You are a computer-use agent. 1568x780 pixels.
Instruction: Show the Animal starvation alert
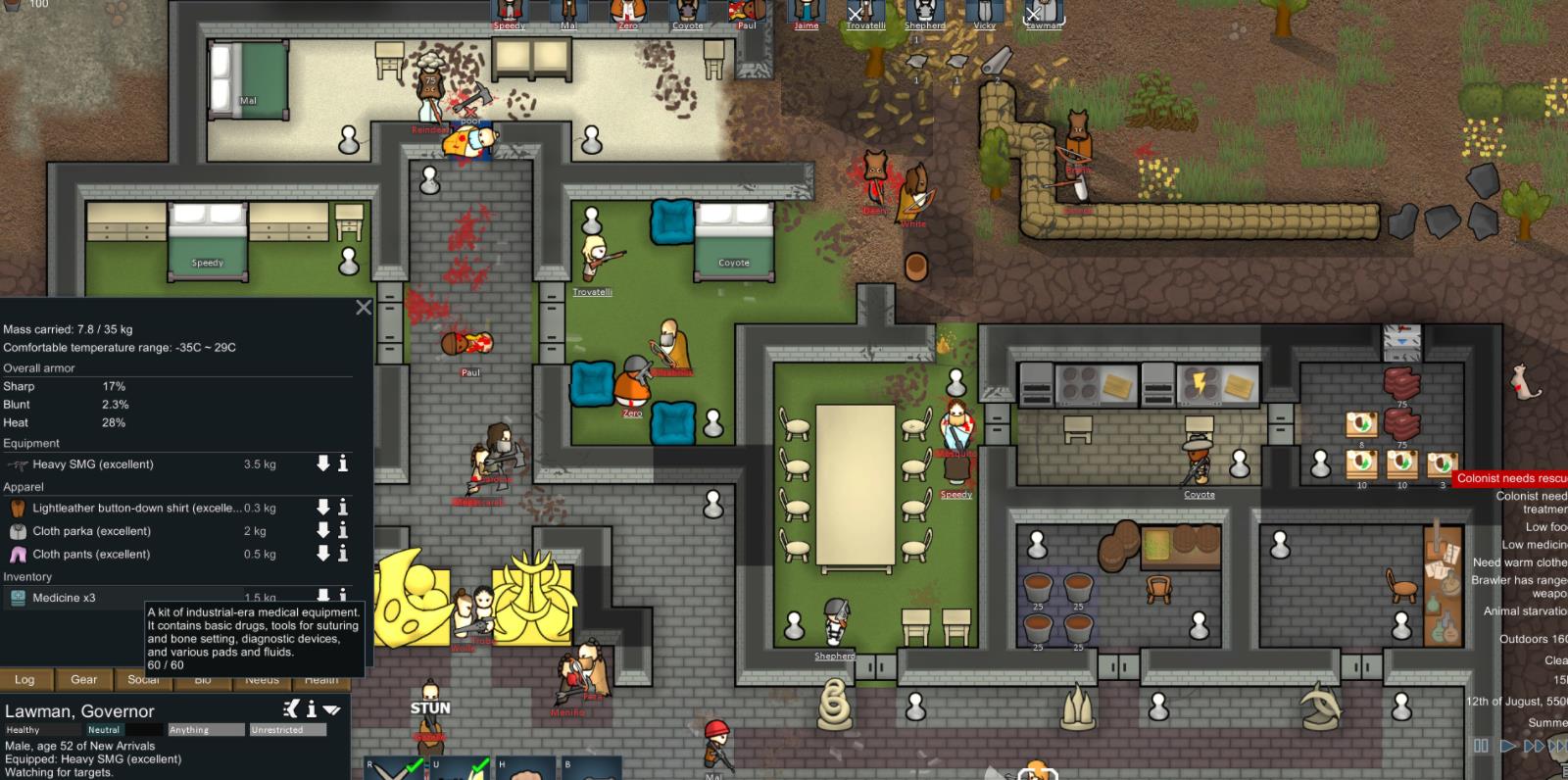(1525, 610)
